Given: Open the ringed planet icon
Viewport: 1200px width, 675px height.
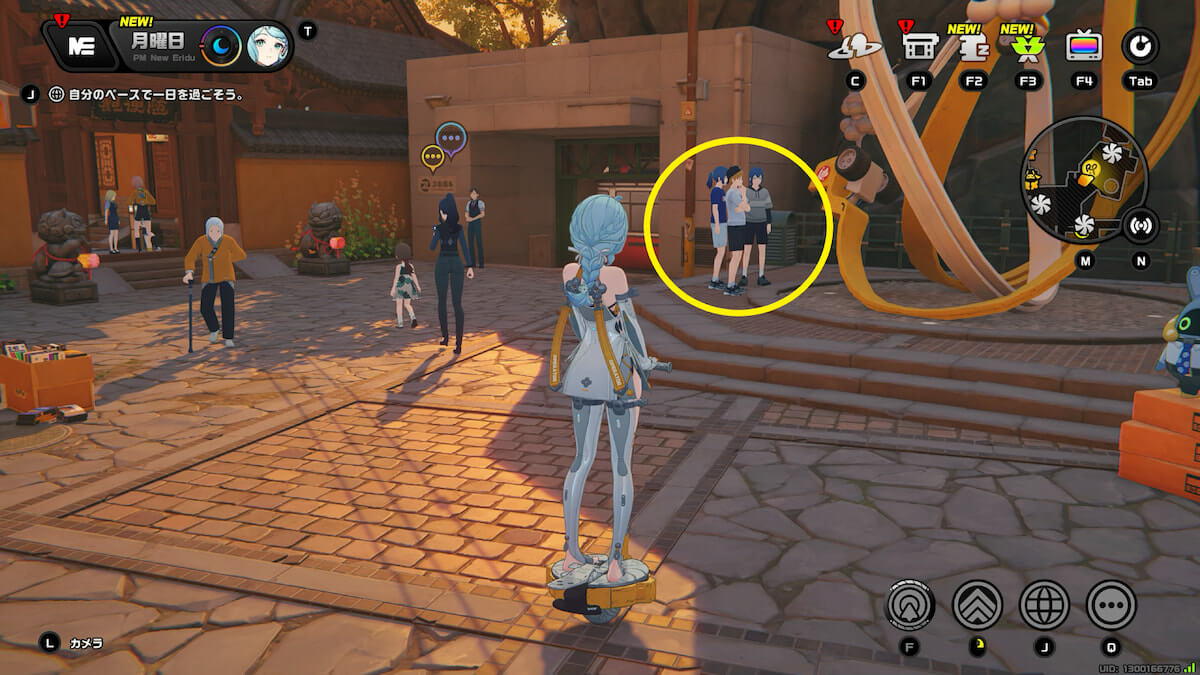Looking at the screenshot, I should [855, 46].
